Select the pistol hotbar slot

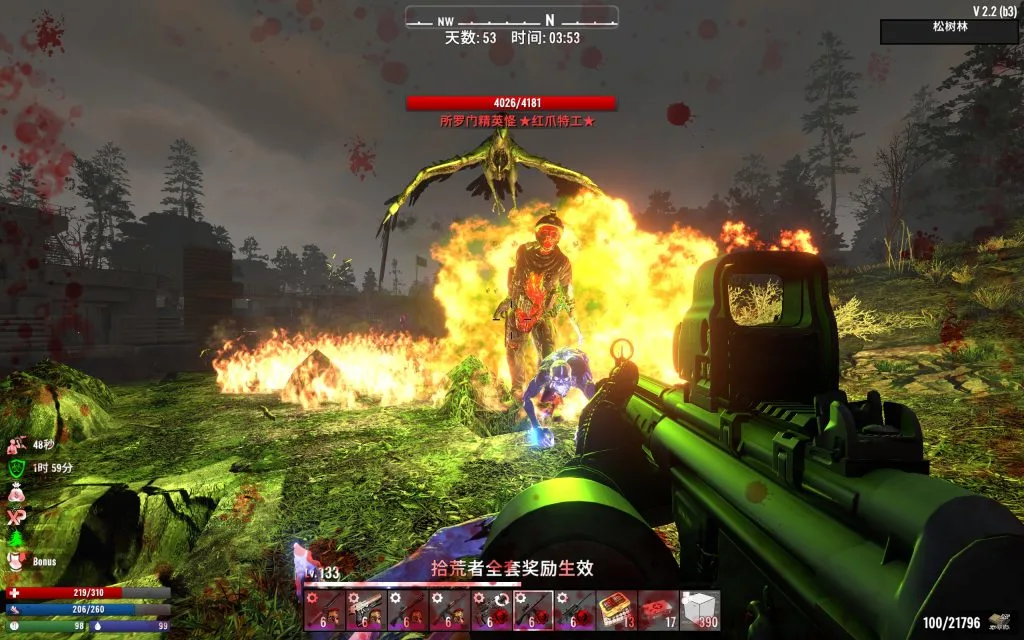coord(365,610)
